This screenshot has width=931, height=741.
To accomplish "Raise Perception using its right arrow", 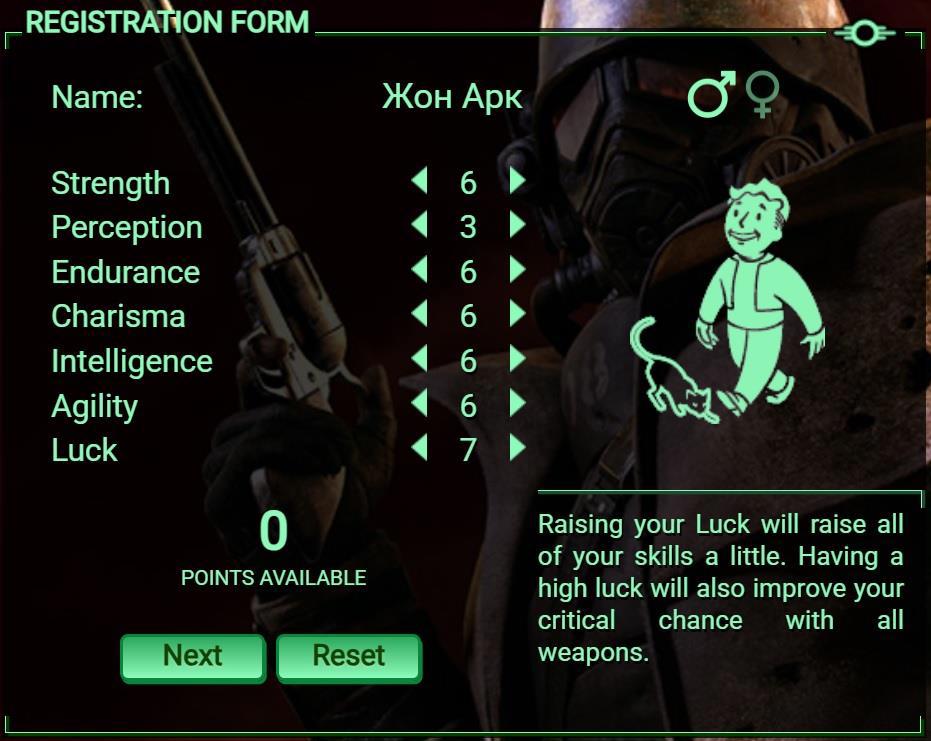I will coord(517,225).
